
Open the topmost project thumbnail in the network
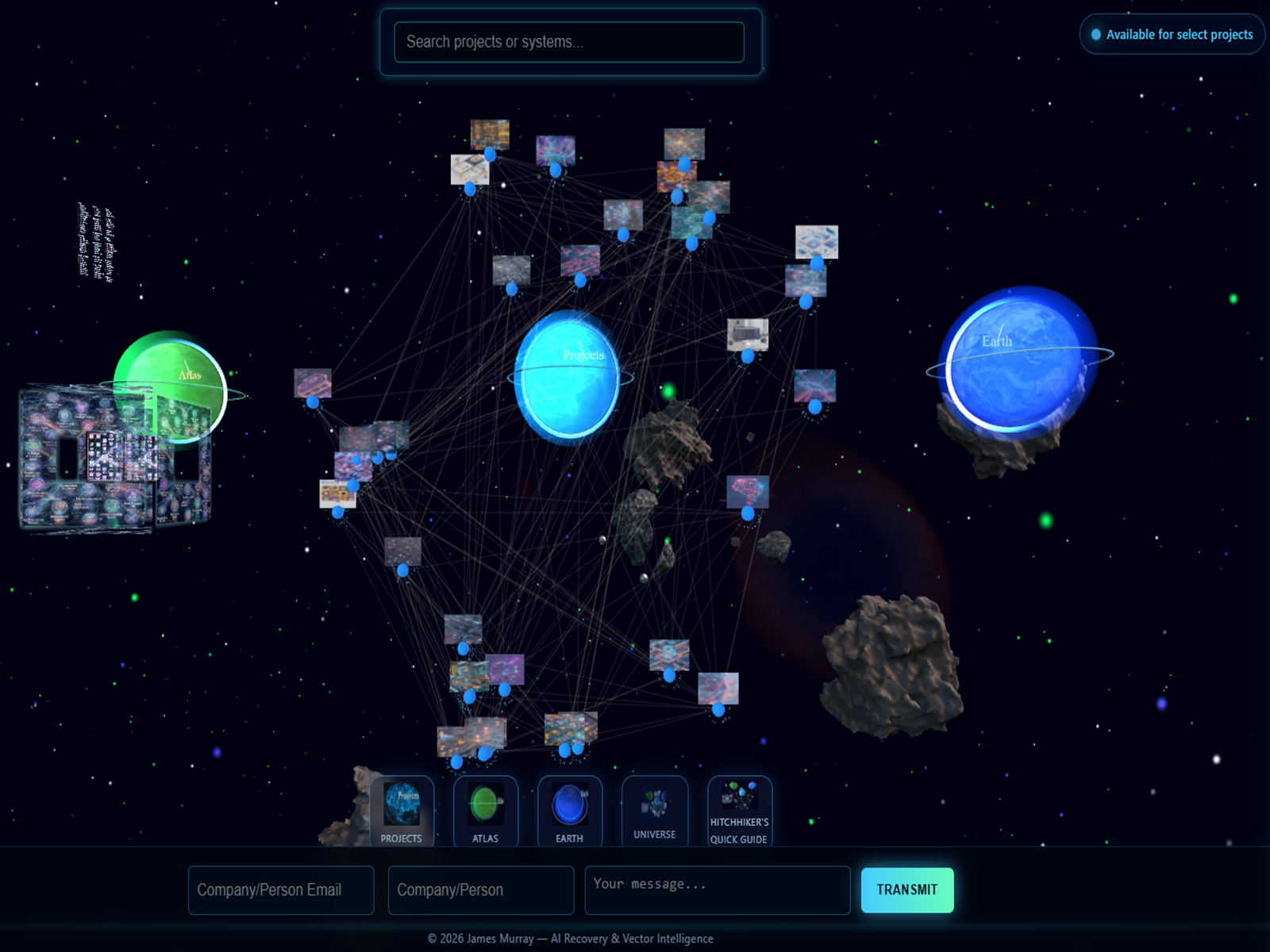[x=488, y=135]
